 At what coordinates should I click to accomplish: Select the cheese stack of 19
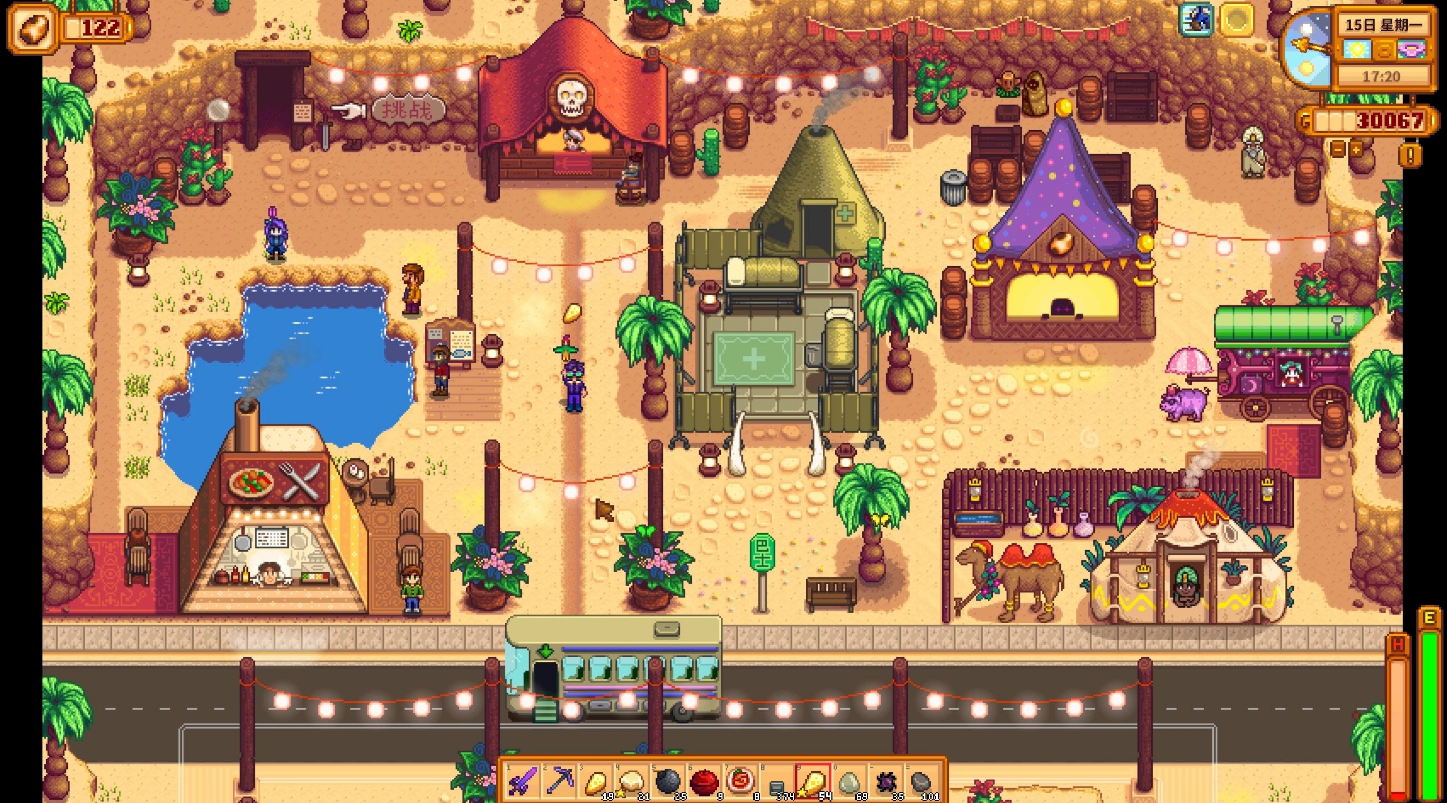[596, 779]
